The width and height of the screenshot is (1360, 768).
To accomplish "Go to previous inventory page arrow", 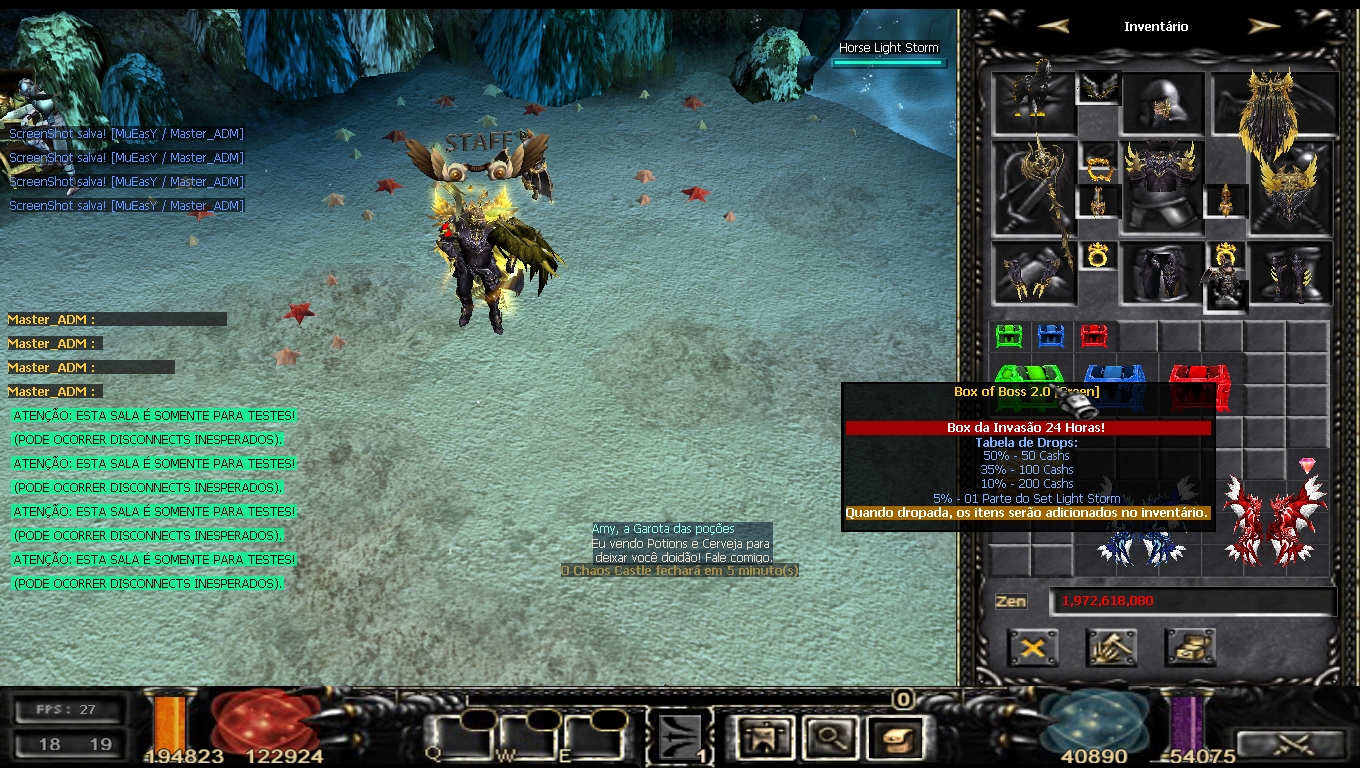I will [1053, 27].
